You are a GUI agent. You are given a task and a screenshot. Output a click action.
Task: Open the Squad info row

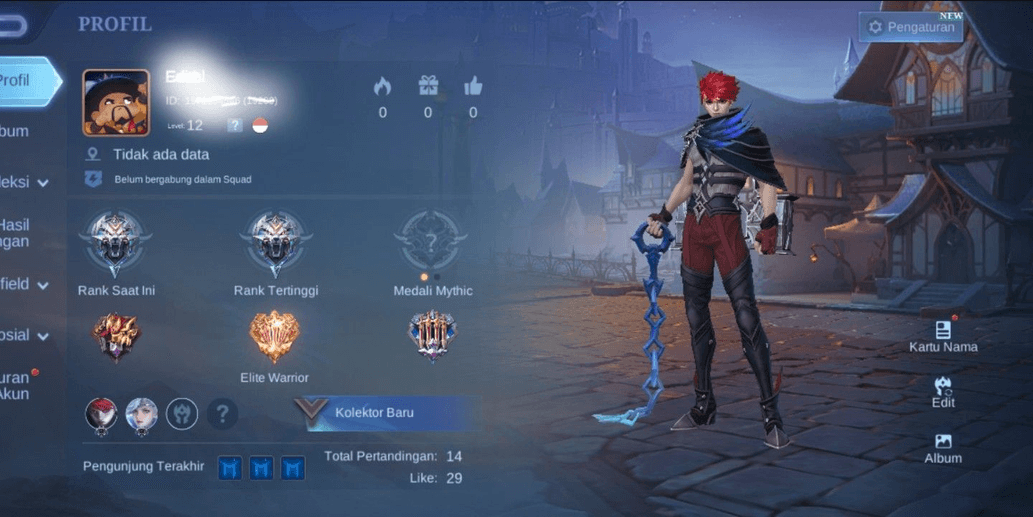182,180
